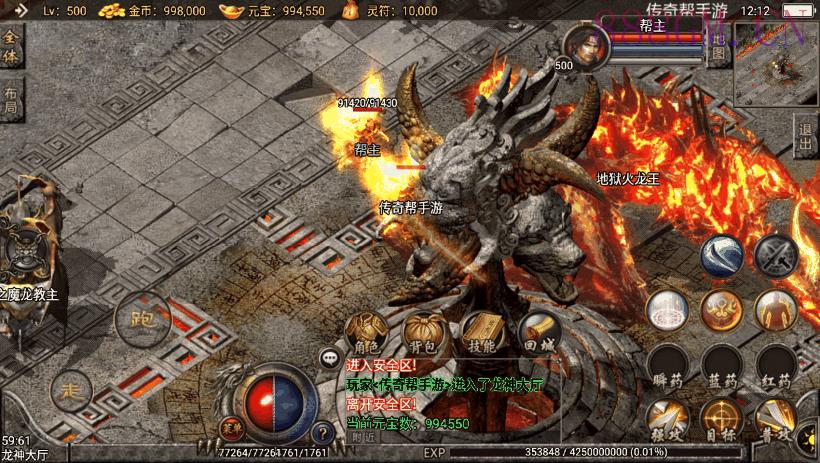The height and width of the screenshot is (463, 820).
Task: Cast the magic circle shield skill
Action: coord(665,311)
